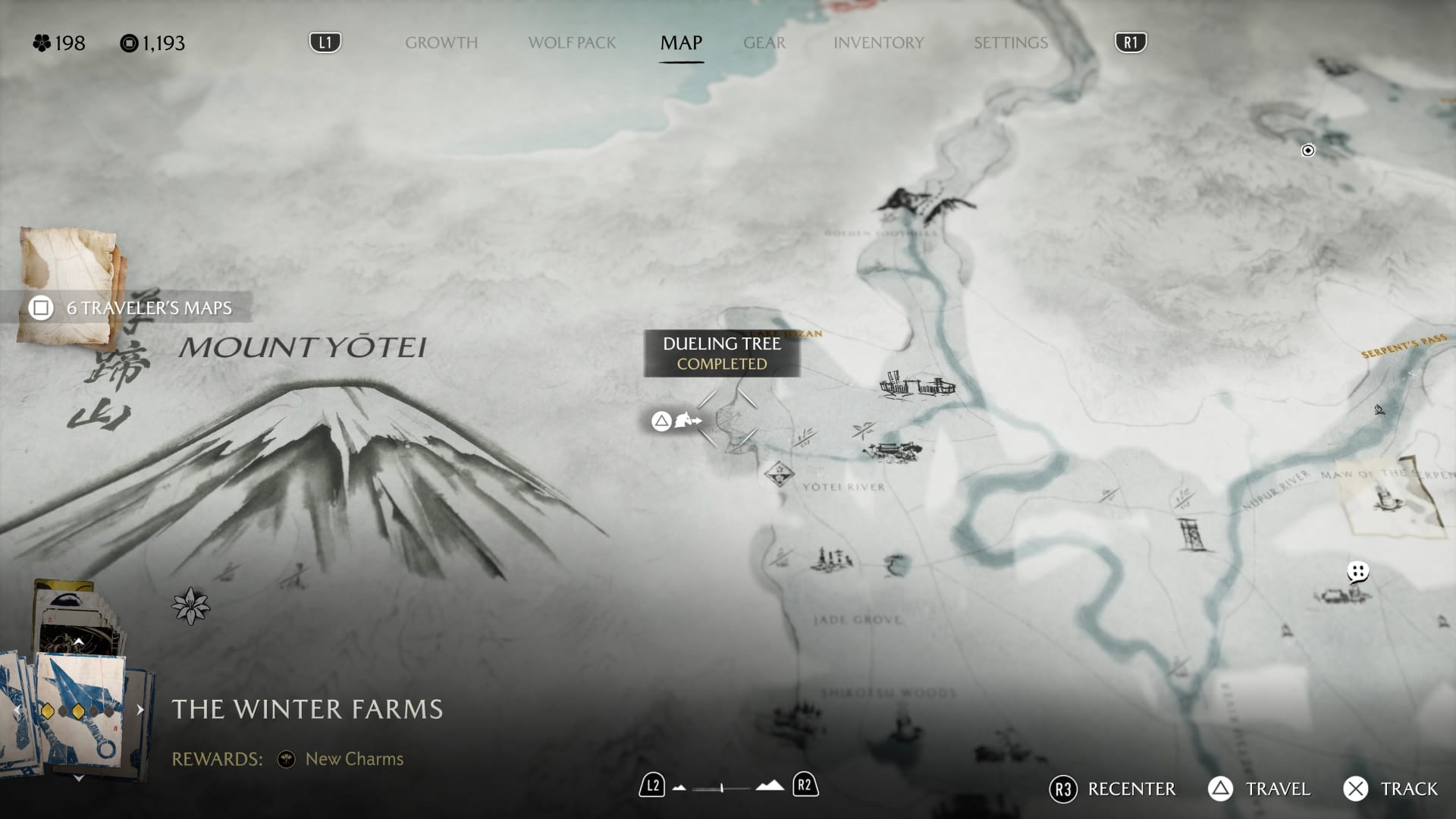Image resolution: width=1456 pixels, height=819 pixels.
Task: Select the speech bubble marker on the map
Action: point(1357,571)
